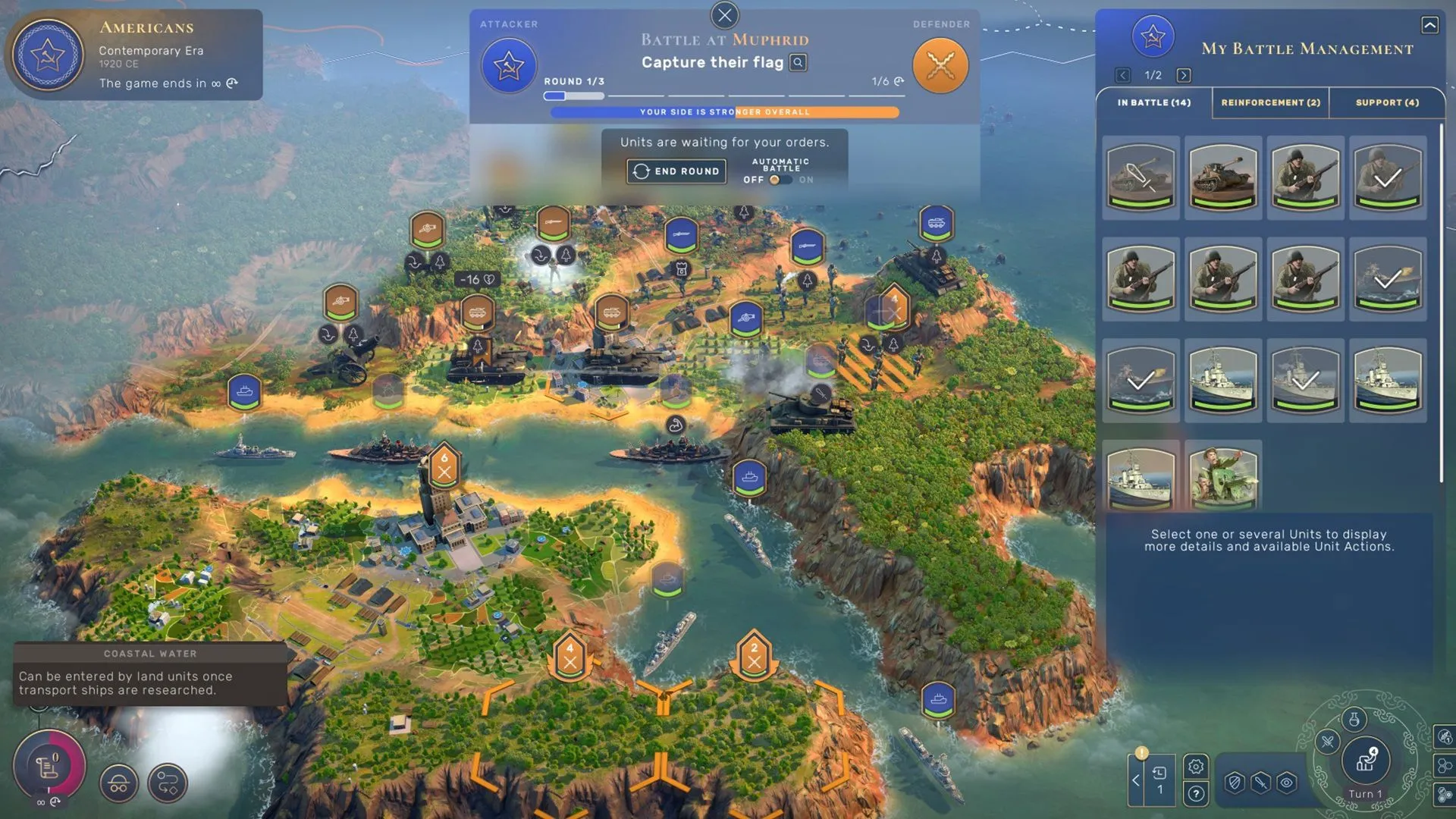Screen dimensions: 1456x819
Task: Open the research flask icon near Turn button
Action: [x=1354, y=719]
